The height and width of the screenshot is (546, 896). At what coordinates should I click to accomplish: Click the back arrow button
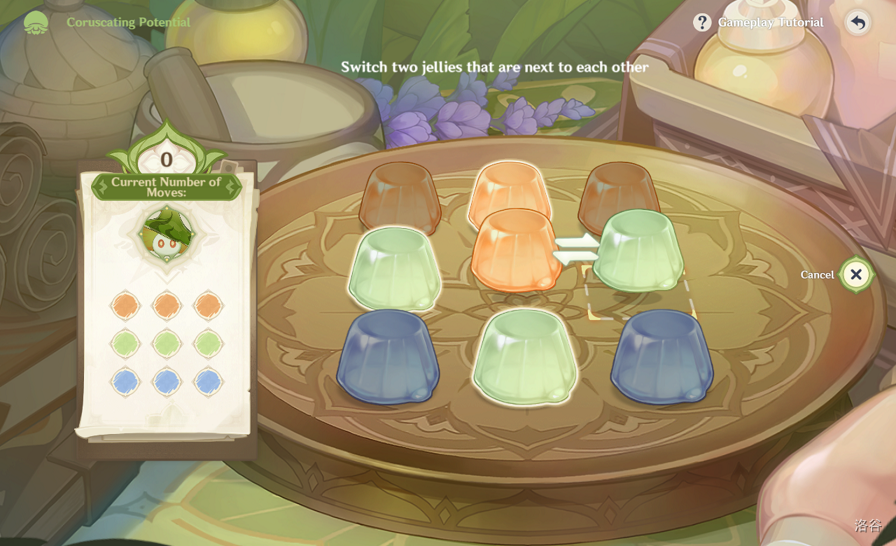[858, 22]
